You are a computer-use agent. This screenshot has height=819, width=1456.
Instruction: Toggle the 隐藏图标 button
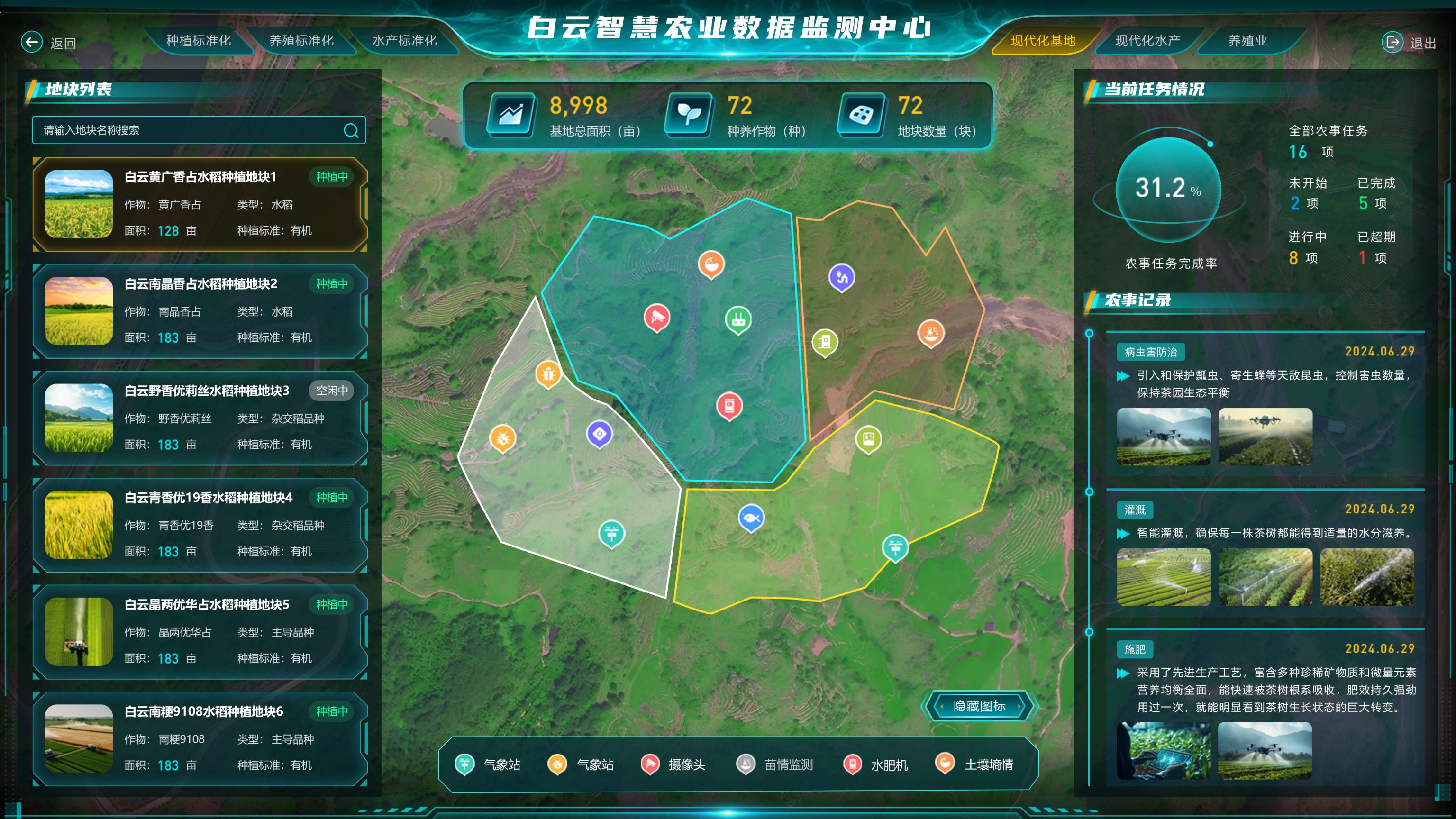click(979, 706)
